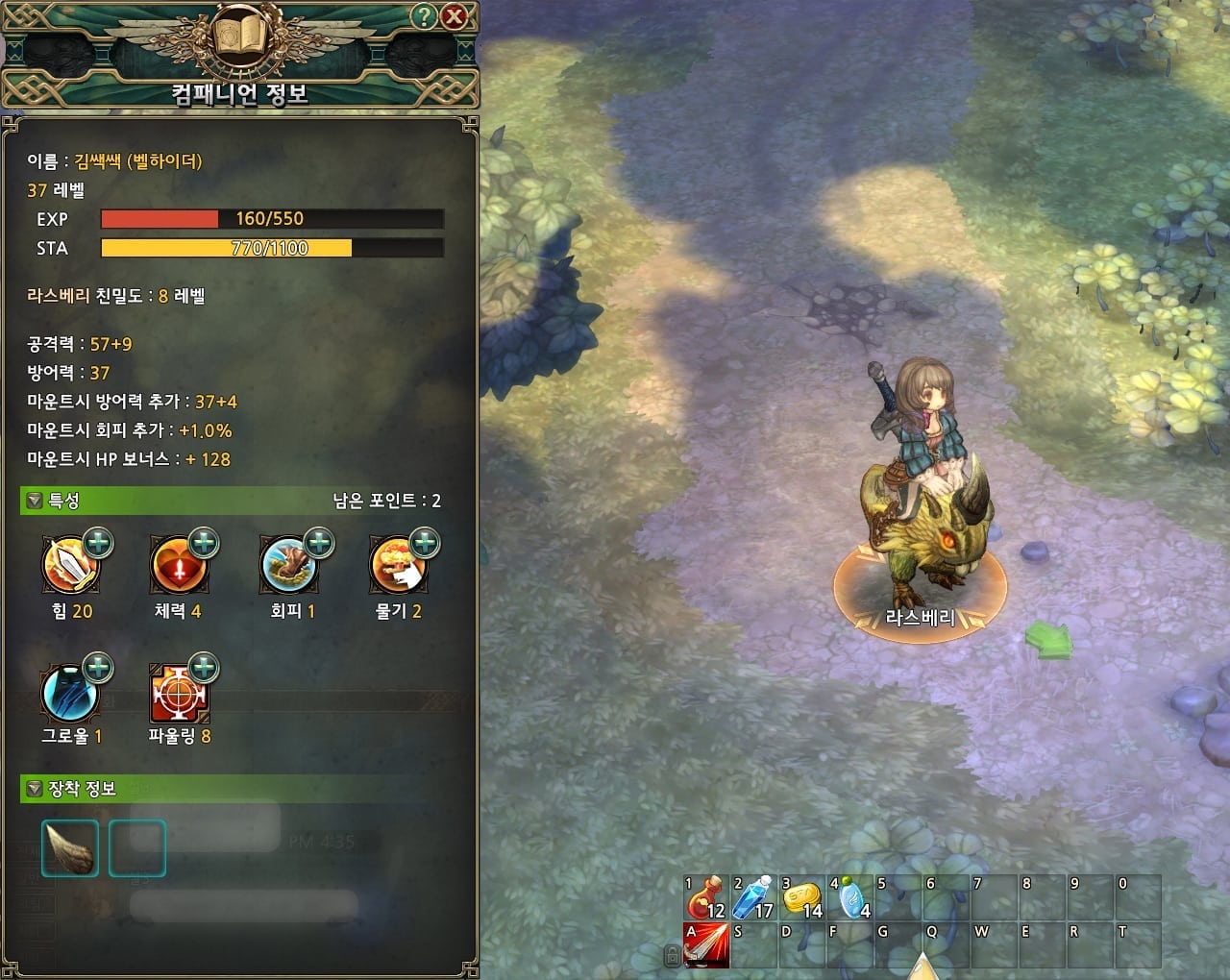
Task: Use the blue potion in hotbar slot 2
Action: pyautogui.click(x=753, y=897)
